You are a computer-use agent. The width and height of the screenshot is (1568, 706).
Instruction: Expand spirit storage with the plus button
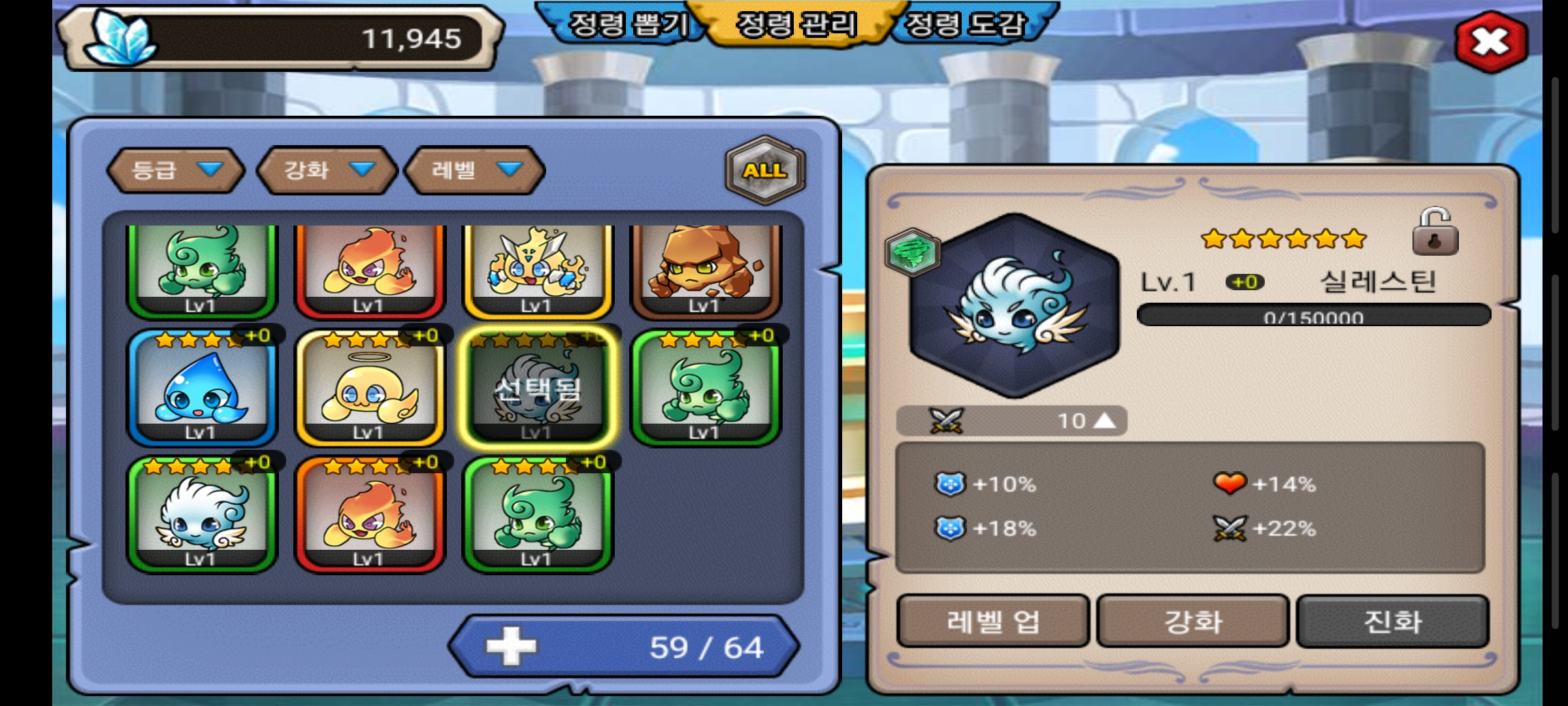pyautogui.click(x=511, y=647)
